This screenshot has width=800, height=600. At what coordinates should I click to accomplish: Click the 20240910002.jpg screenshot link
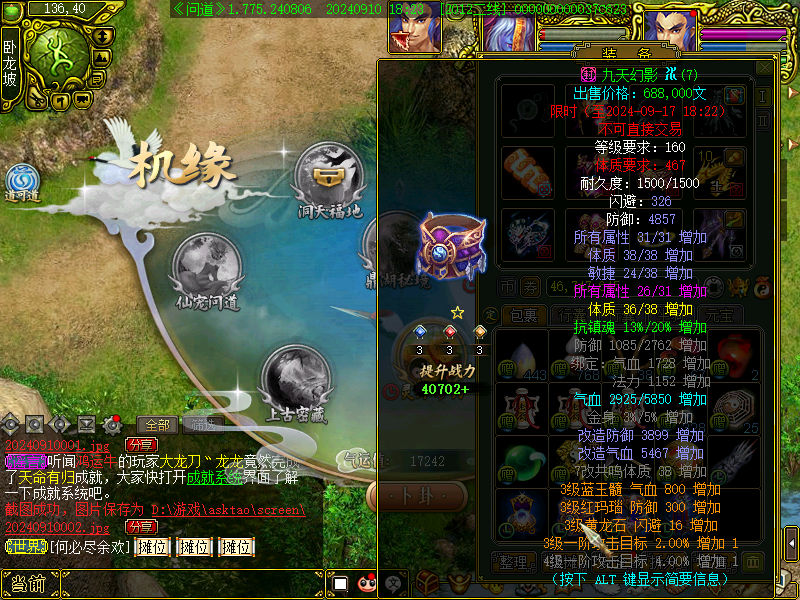coord(57,527)
